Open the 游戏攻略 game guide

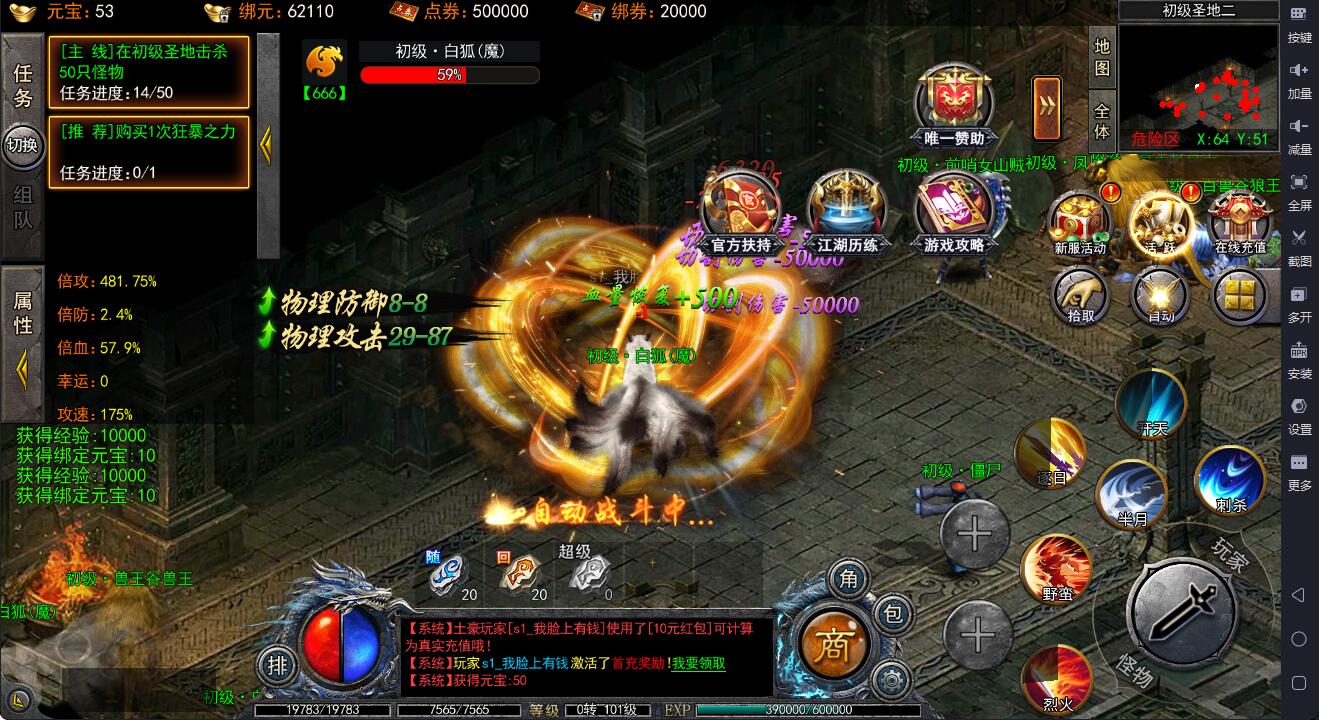coord(953,212)
